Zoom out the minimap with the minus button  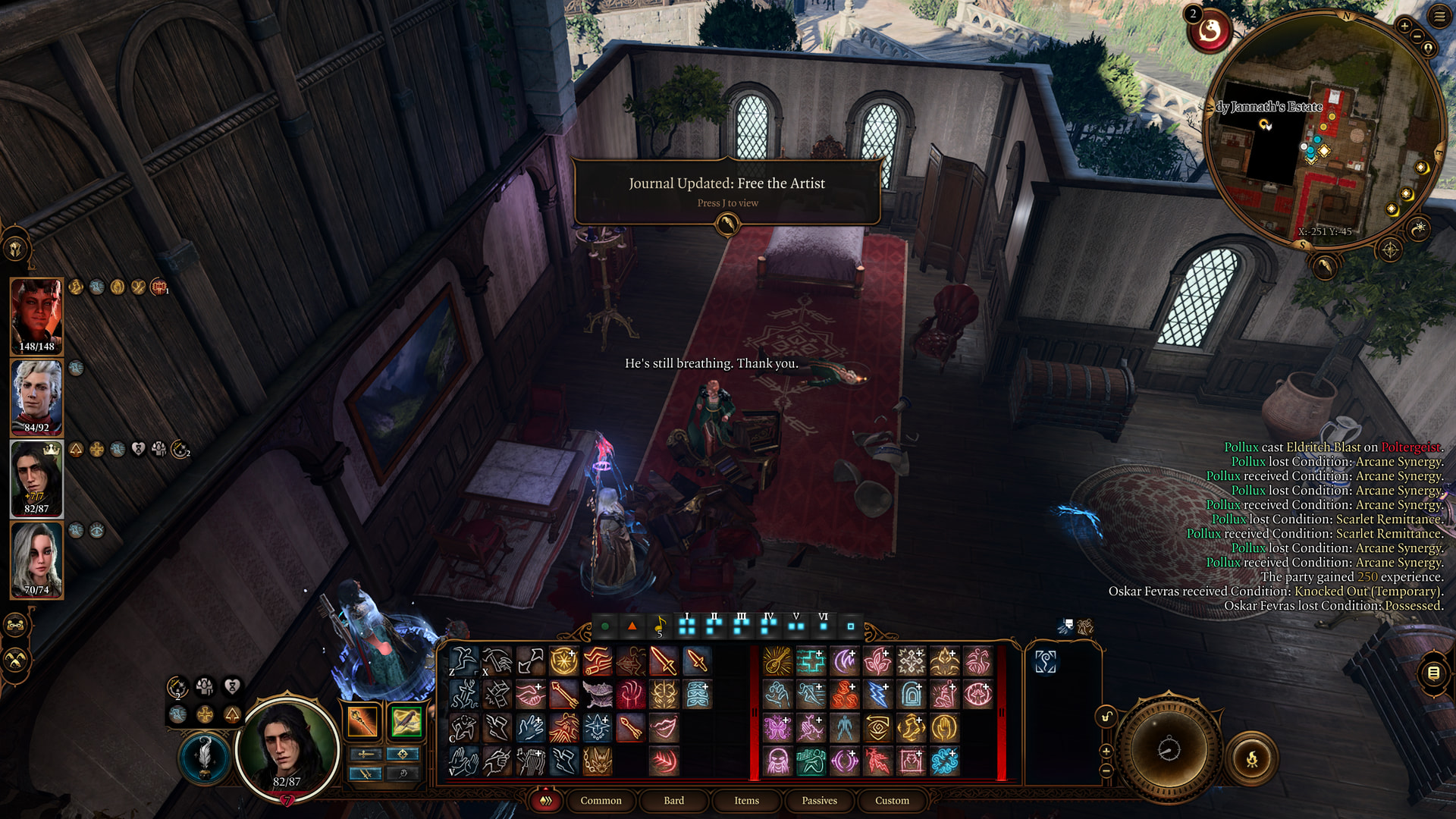click(x=1417, y=36)
